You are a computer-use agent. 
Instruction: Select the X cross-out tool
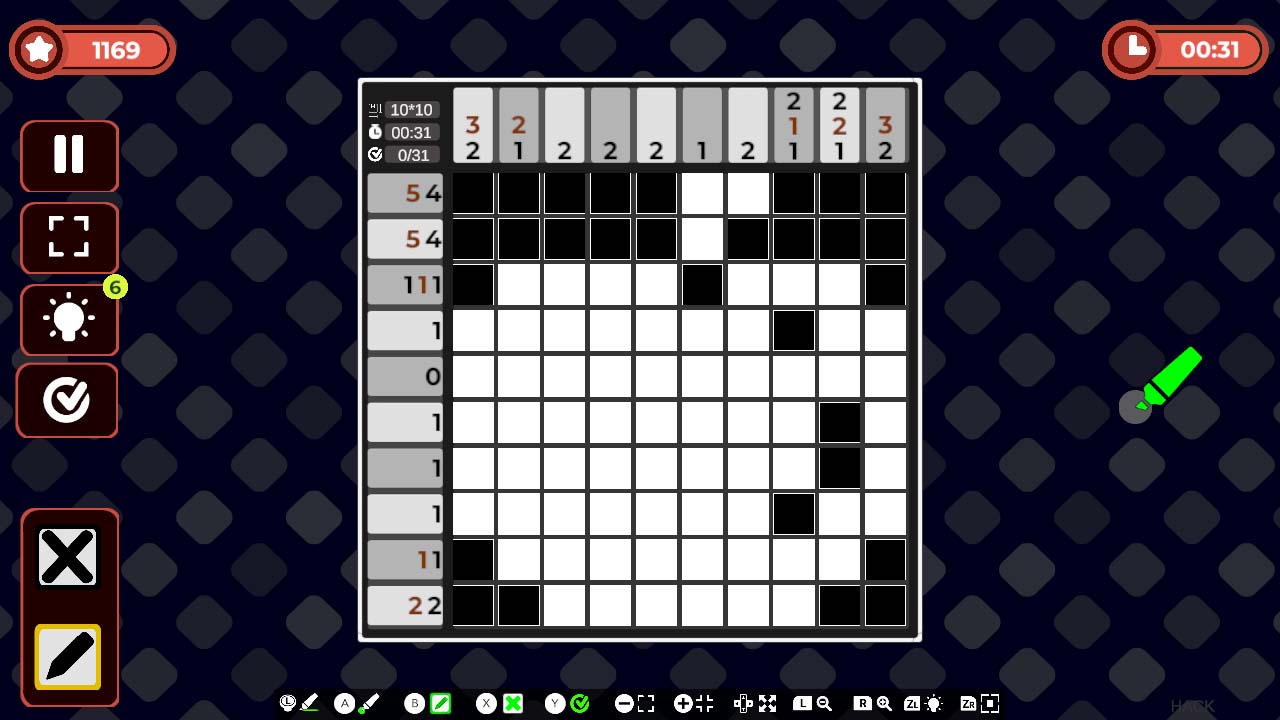point(68,557)
